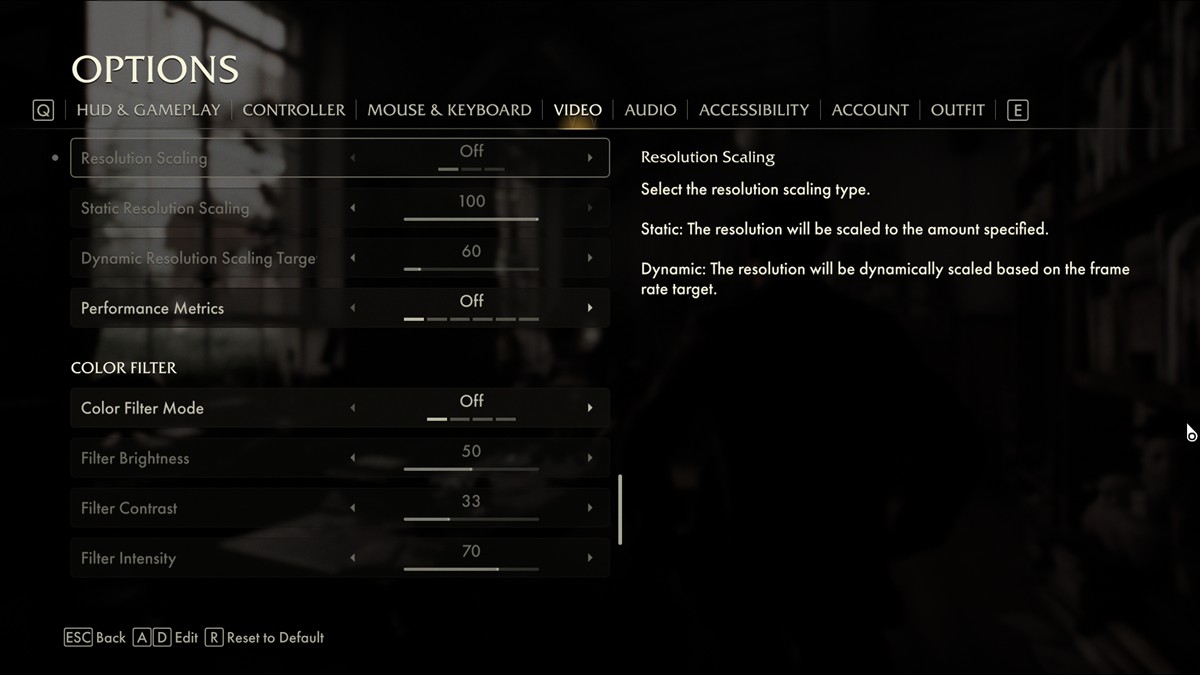Click the Filter Brightness slider
1200x675 pixels.
point(471,468)
